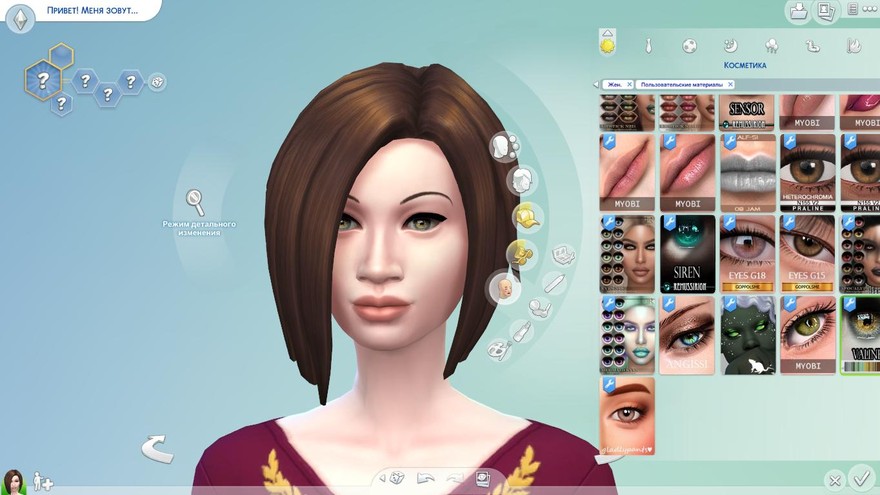Remove the "Пользовательские материалы" filter
Viewport: 880px width, 495px height.
pos(728,84)
